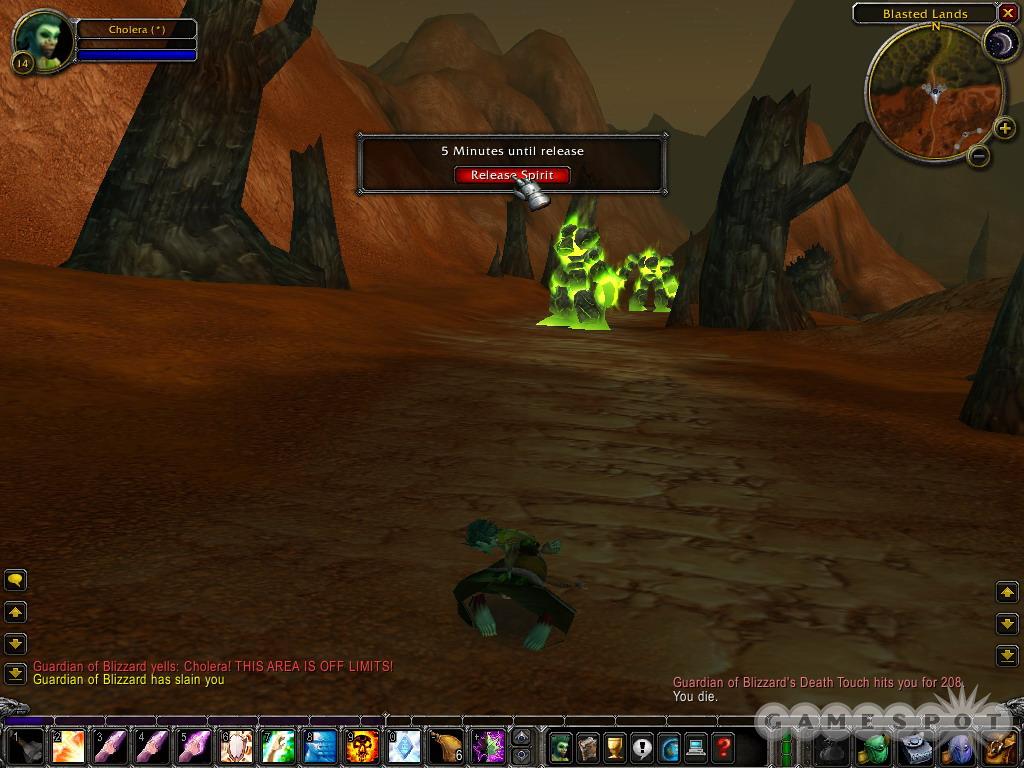Activate the flaming skull ability
The height and width of the screenshot is (768, 1024).
pos(363,747)
